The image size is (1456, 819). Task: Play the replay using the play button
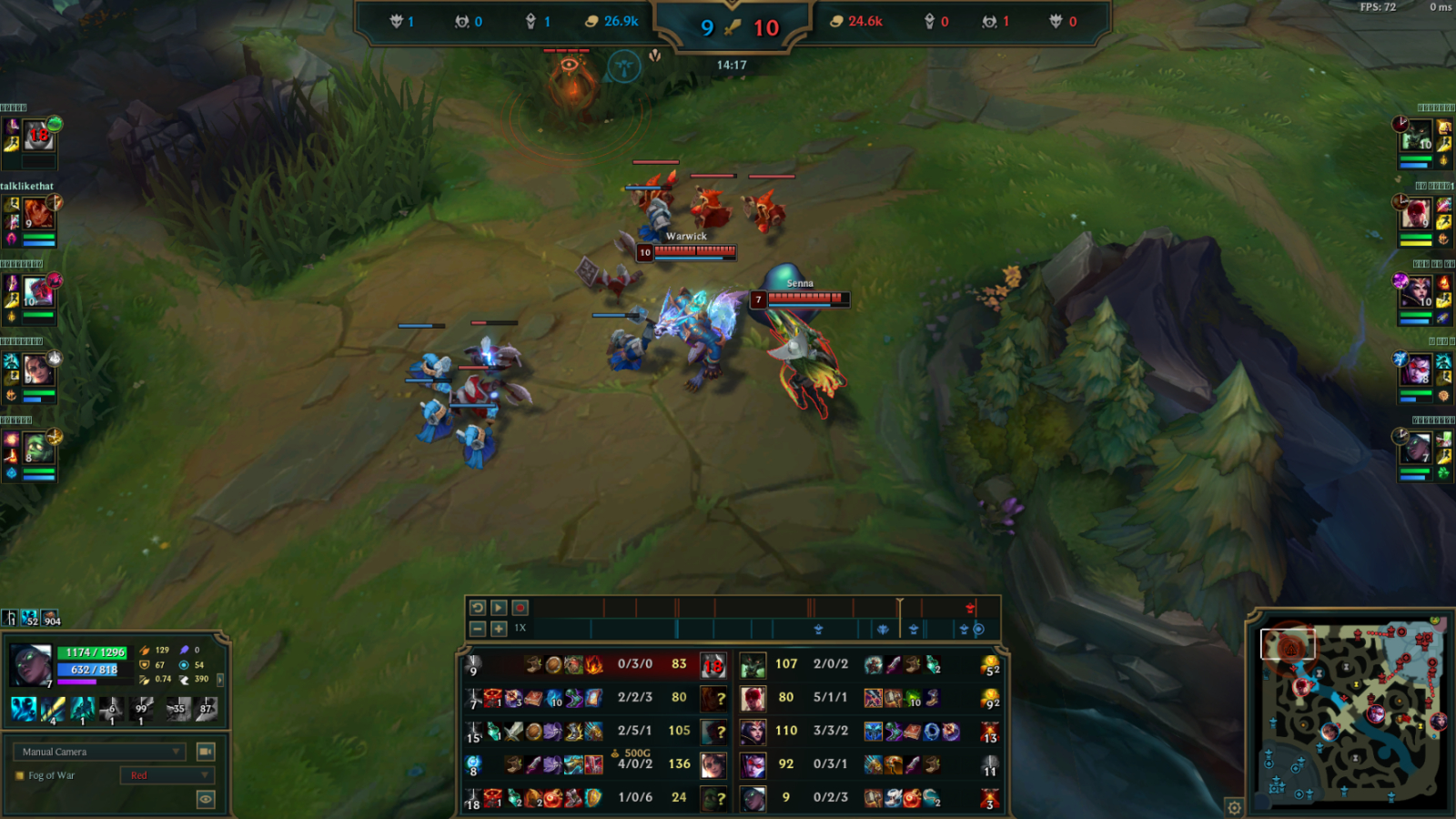[499, 608]
